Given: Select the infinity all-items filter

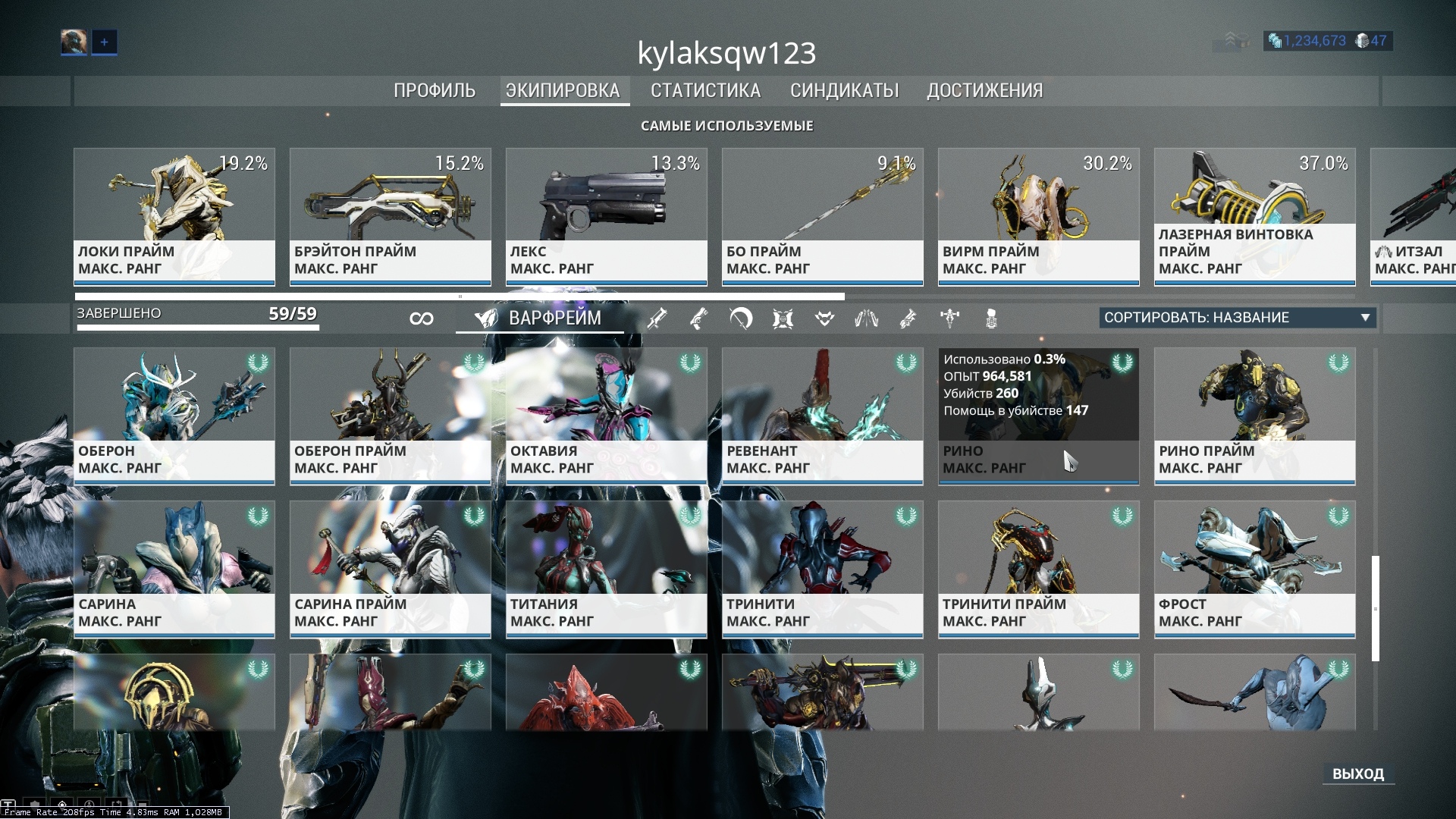Looking at the screenshot, I should (x=422, y=318).
